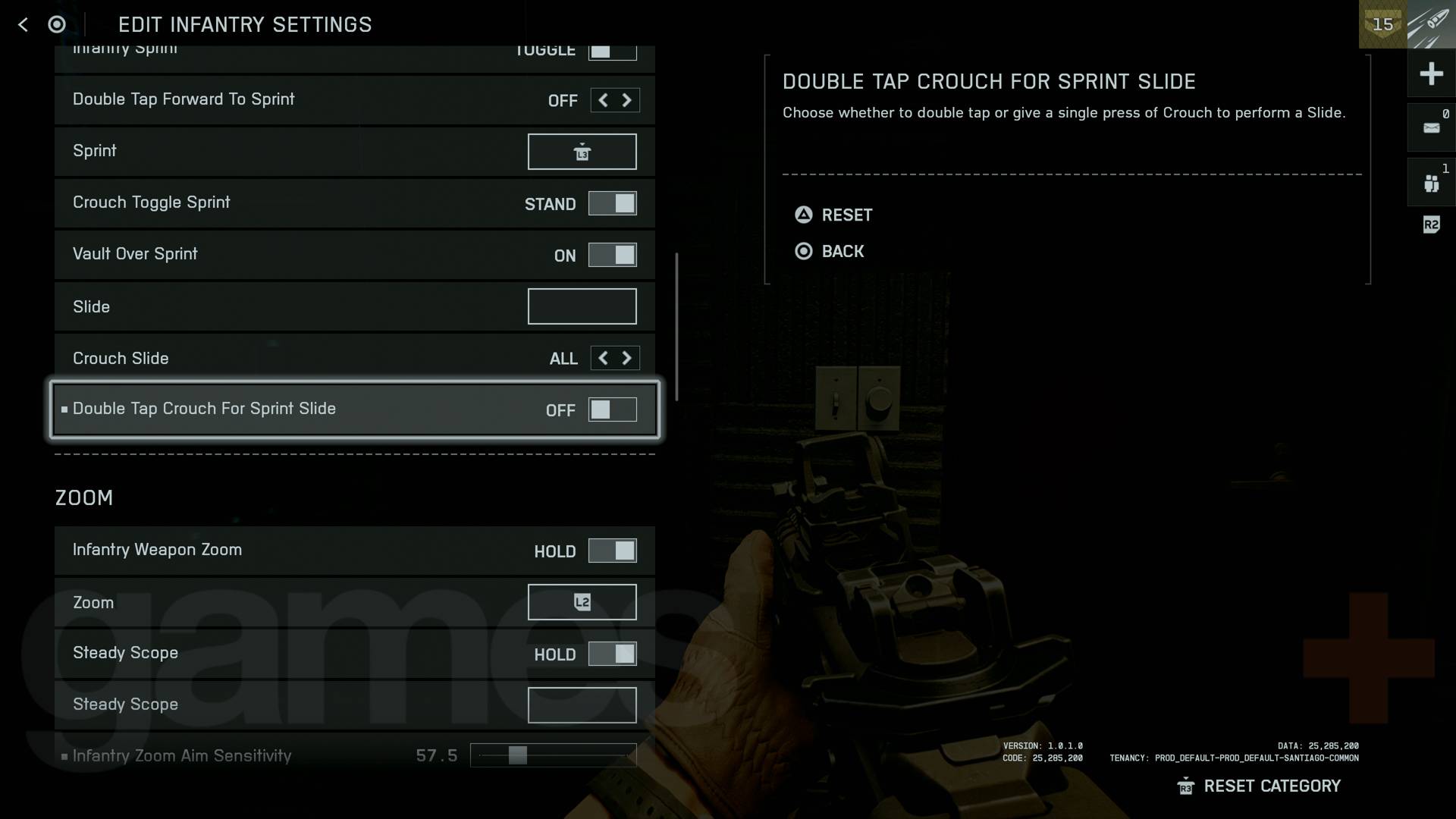Toggle Infantry Weapon Zoom from Hold

613,551
